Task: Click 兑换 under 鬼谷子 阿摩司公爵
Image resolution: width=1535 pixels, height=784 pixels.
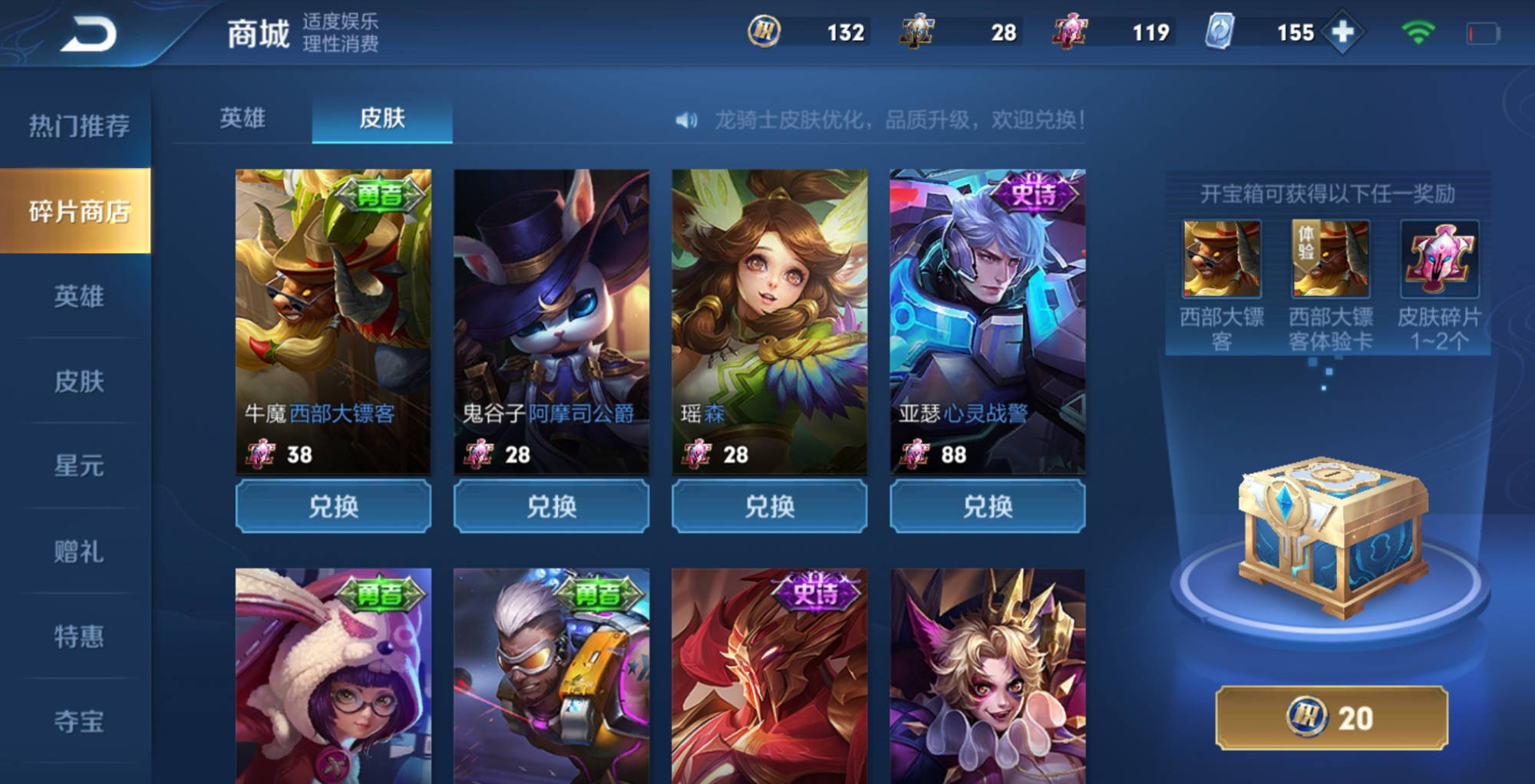Action: (x=551, y=506)
